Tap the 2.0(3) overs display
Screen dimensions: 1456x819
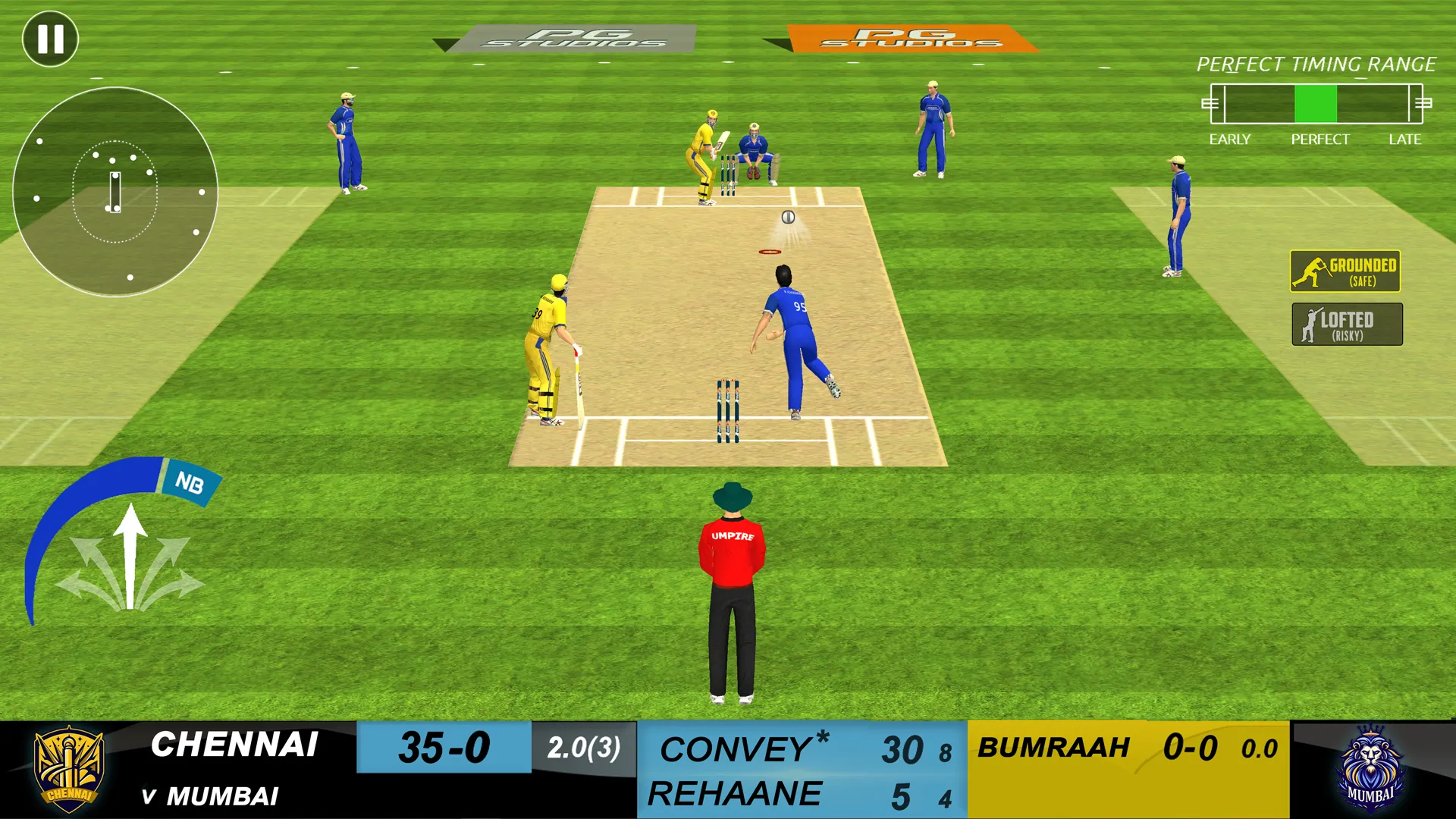[x=584, y=747]
